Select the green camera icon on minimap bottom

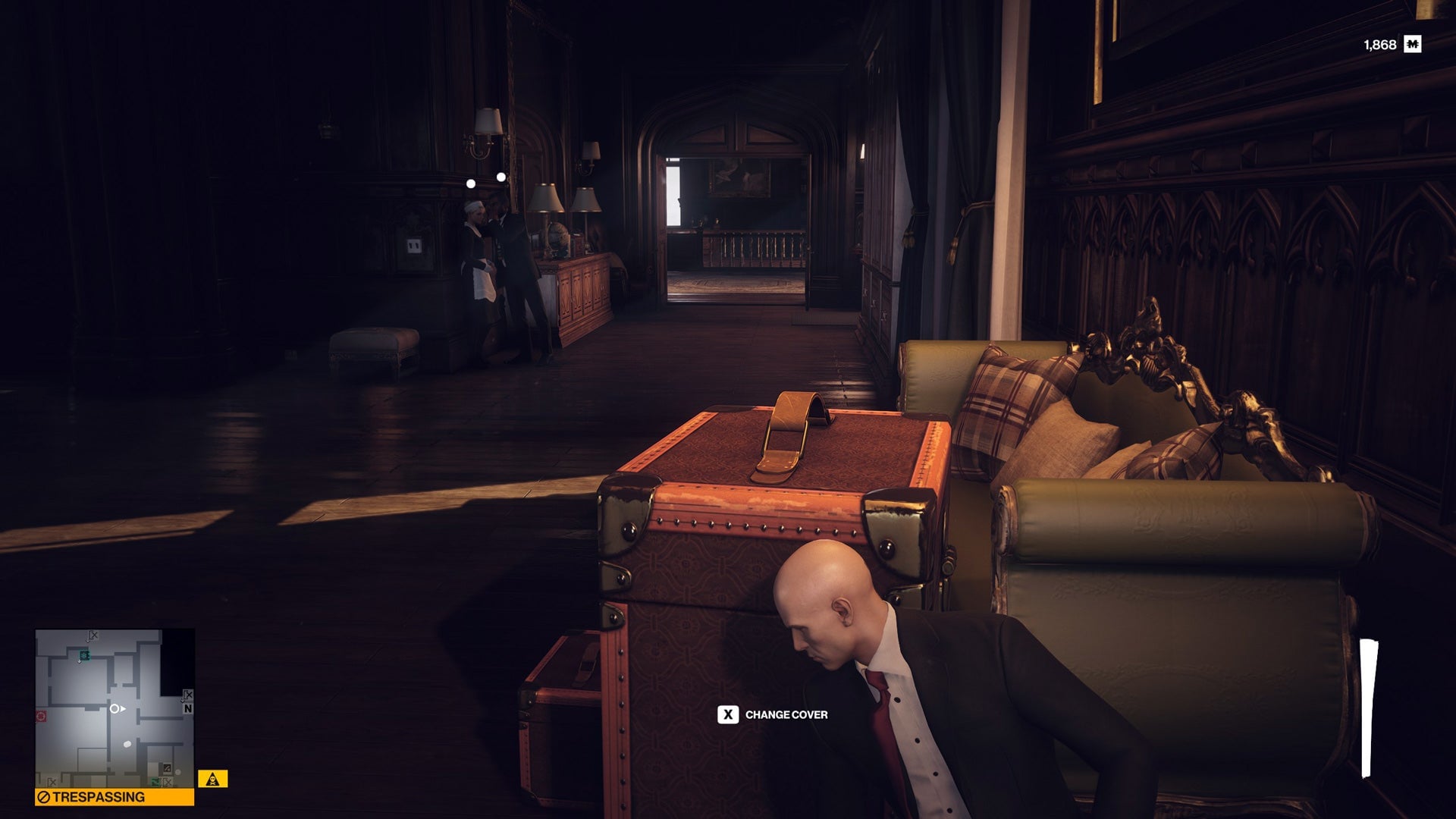[155, 781]
